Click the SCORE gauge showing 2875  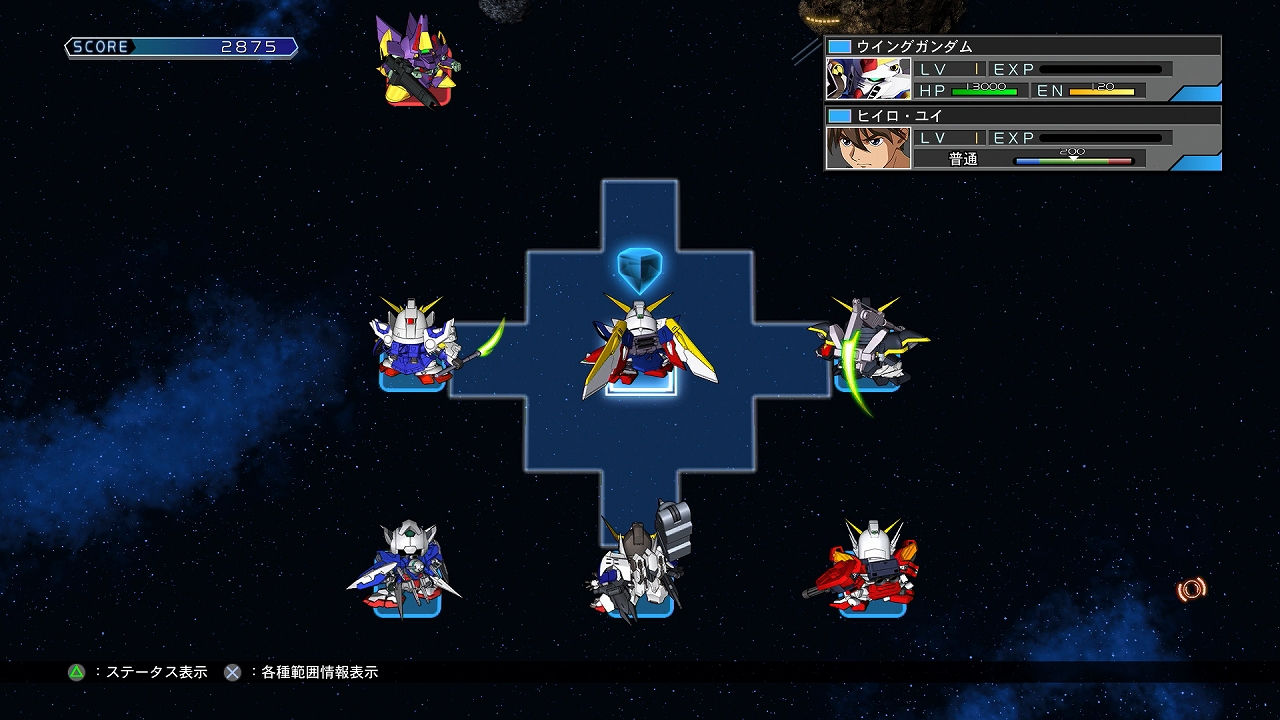[x=180, y=46]
